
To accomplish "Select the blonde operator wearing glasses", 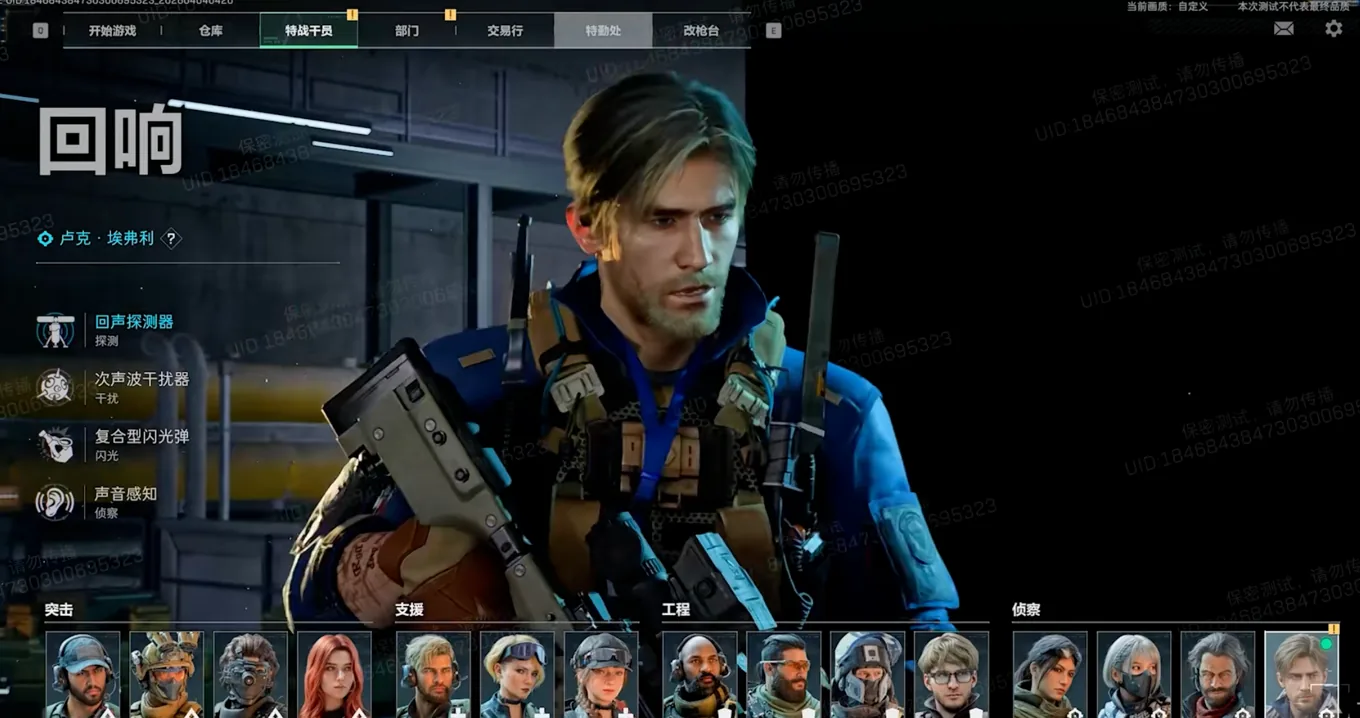I will click(x=951, y=675).
